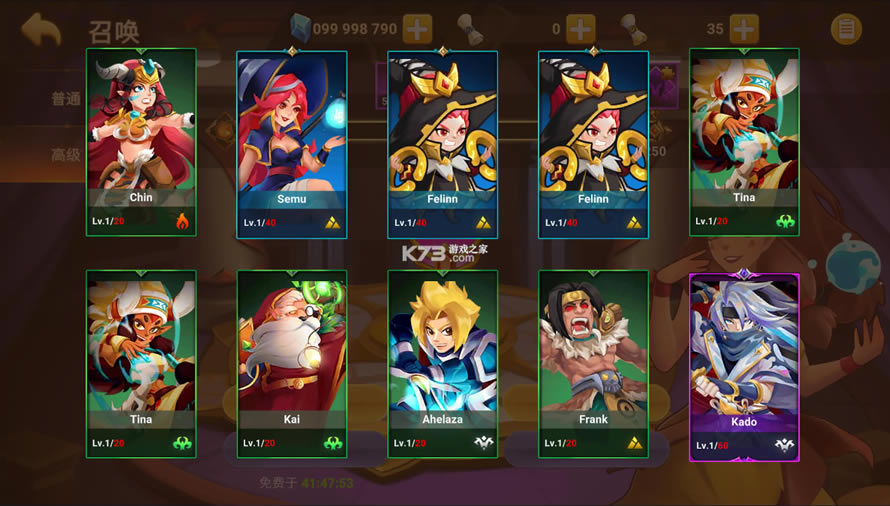Choose the Kai hero card
The image size is (890, 506).
click(x=292, y=364)
